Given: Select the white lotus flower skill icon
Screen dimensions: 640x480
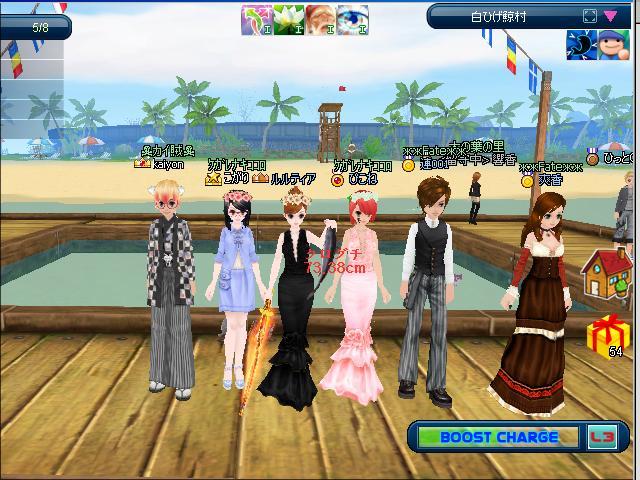Looking at the screenshot, I should pyautogui.click(x=287, y=20).
